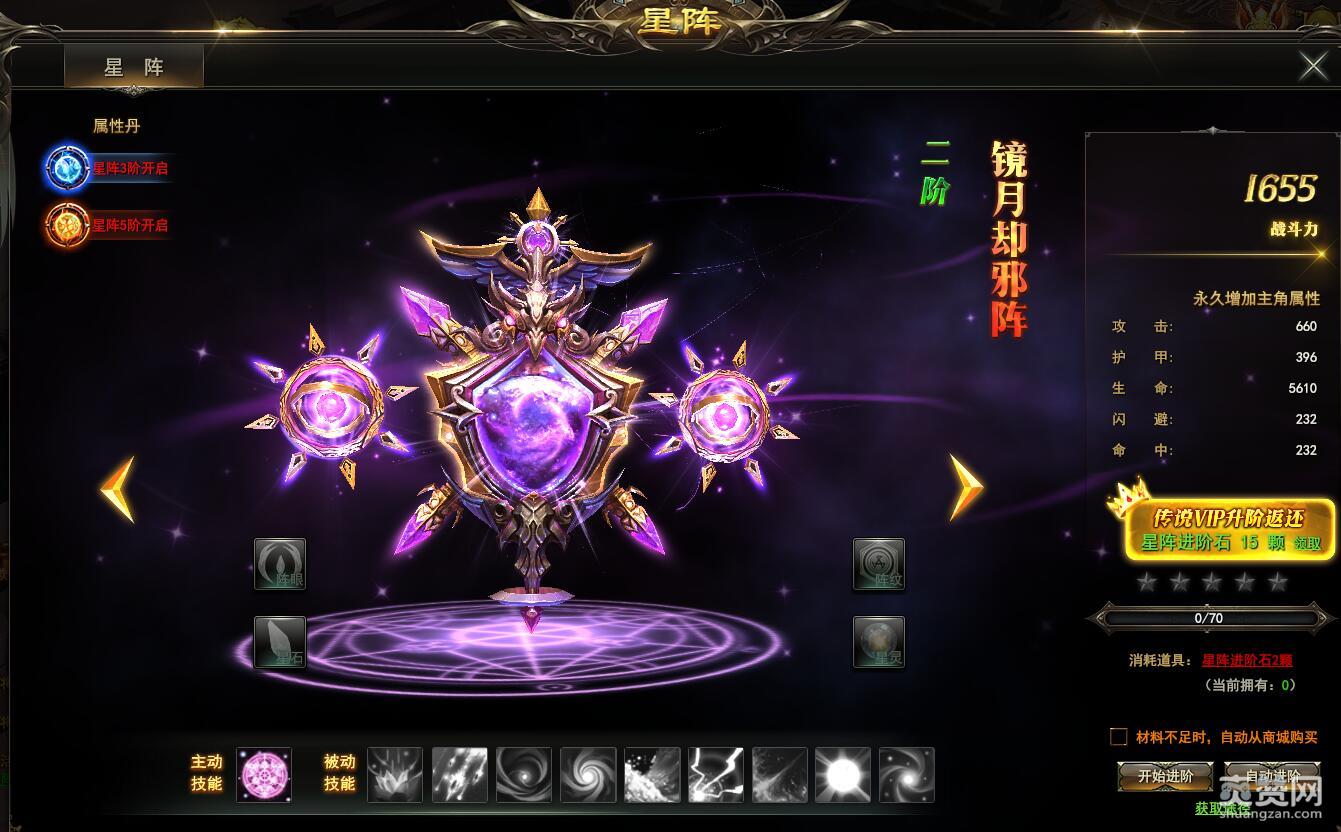Select the 星石 slot icon

(x=279, y=641)
